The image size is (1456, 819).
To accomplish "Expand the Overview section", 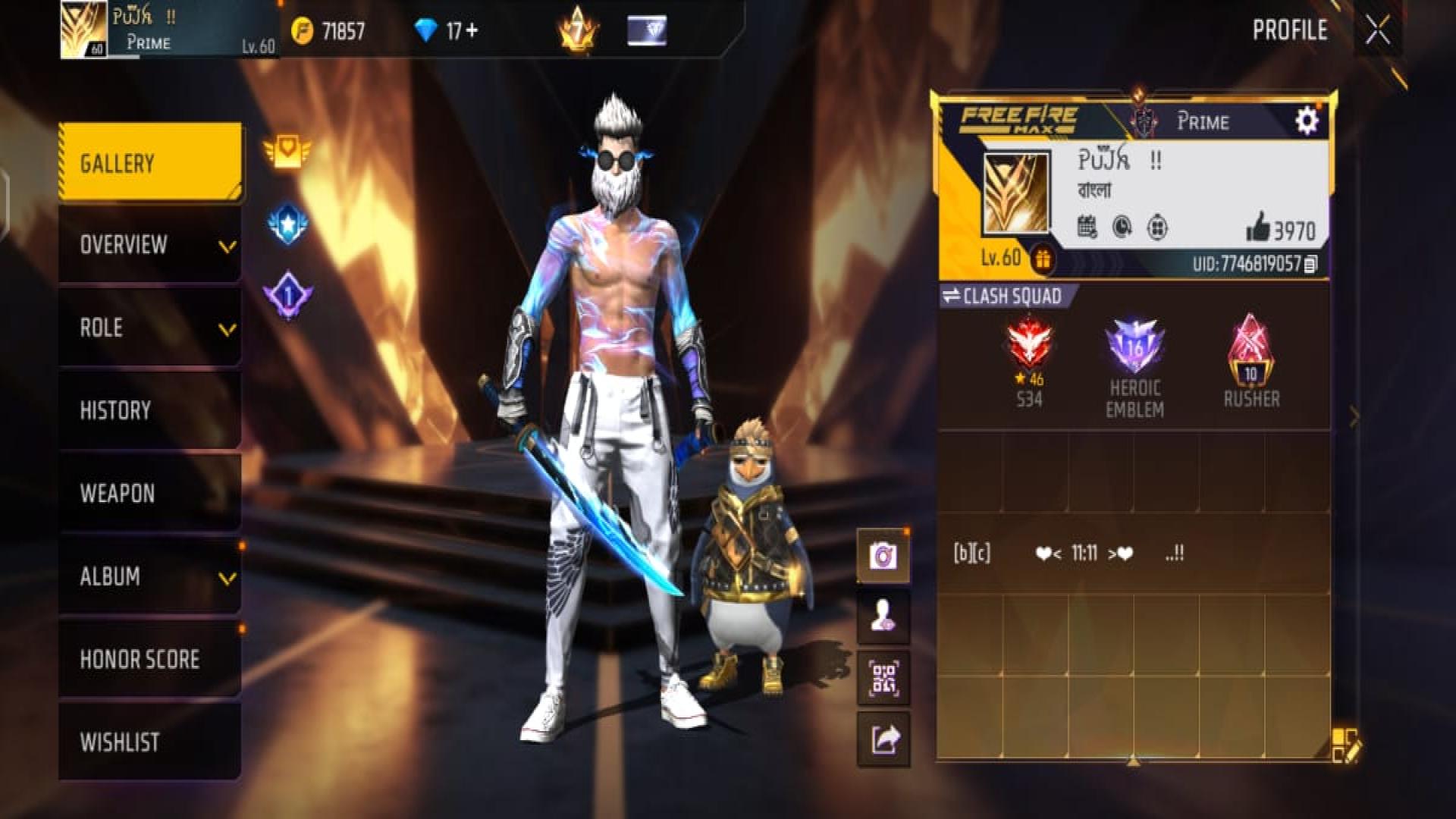I will pos(150,245).
